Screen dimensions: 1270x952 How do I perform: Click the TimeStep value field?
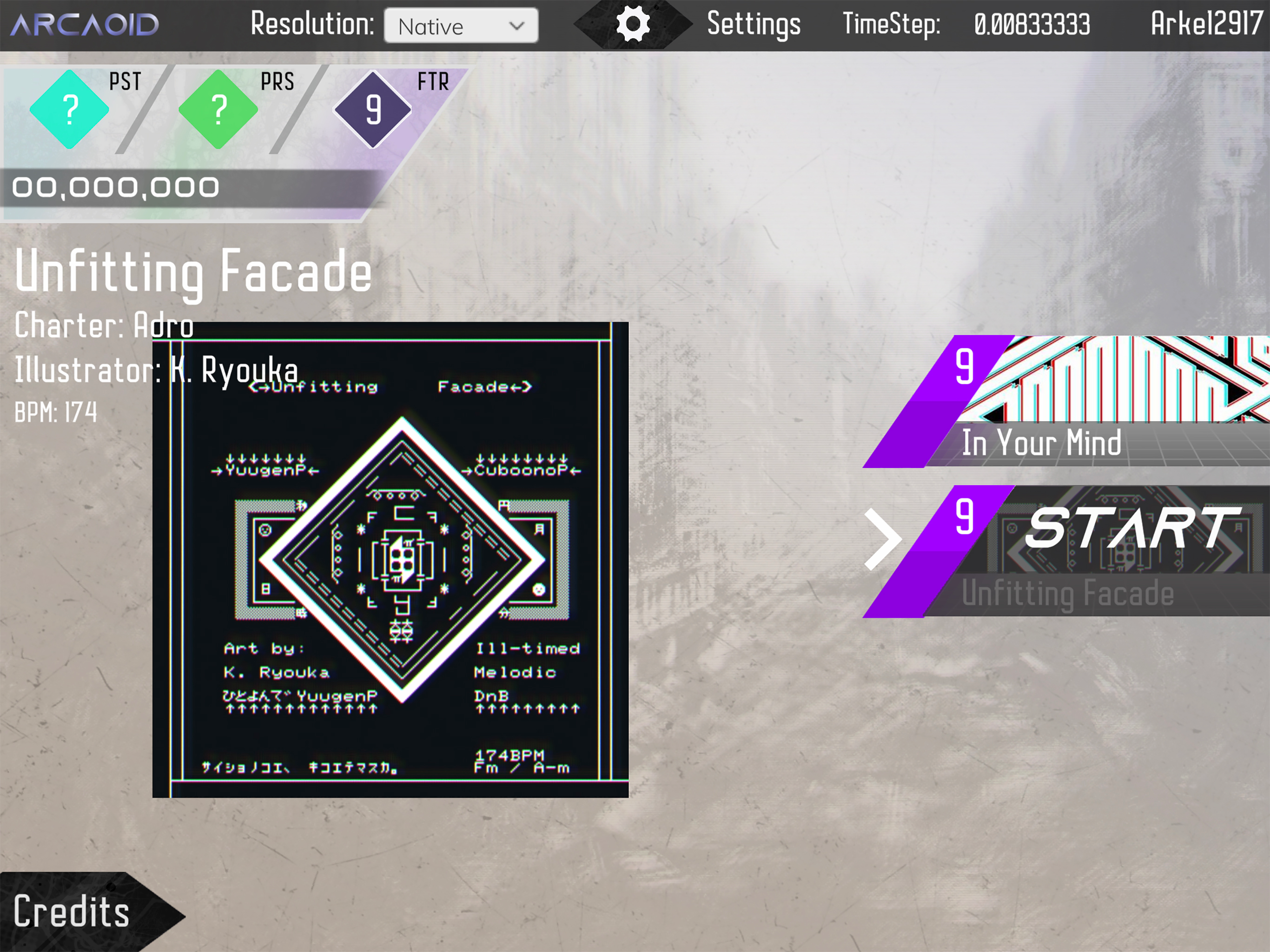[x=1032, y=25]
